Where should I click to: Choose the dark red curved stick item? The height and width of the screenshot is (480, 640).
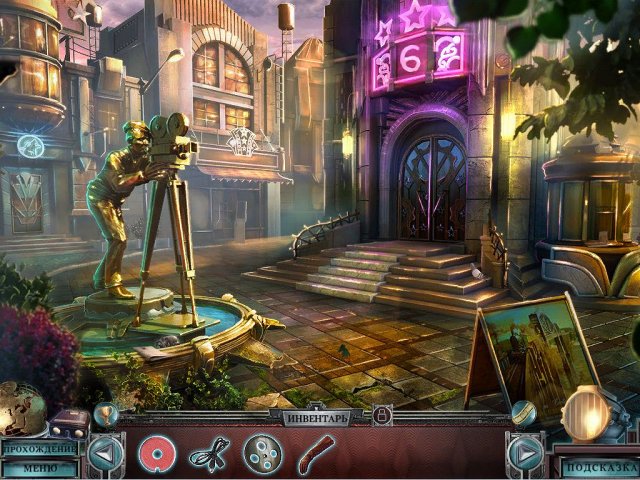coord(316,454)
